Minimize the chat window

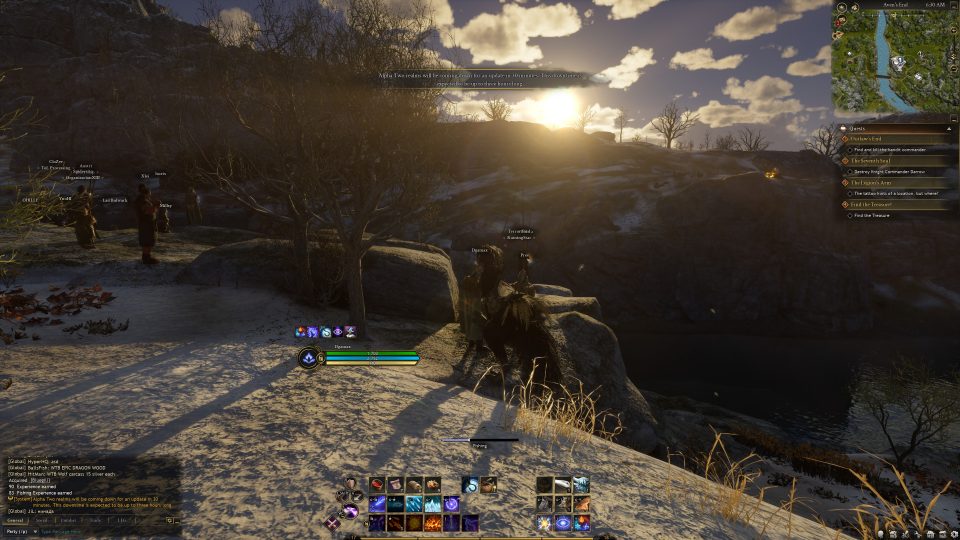pos(175,520)
